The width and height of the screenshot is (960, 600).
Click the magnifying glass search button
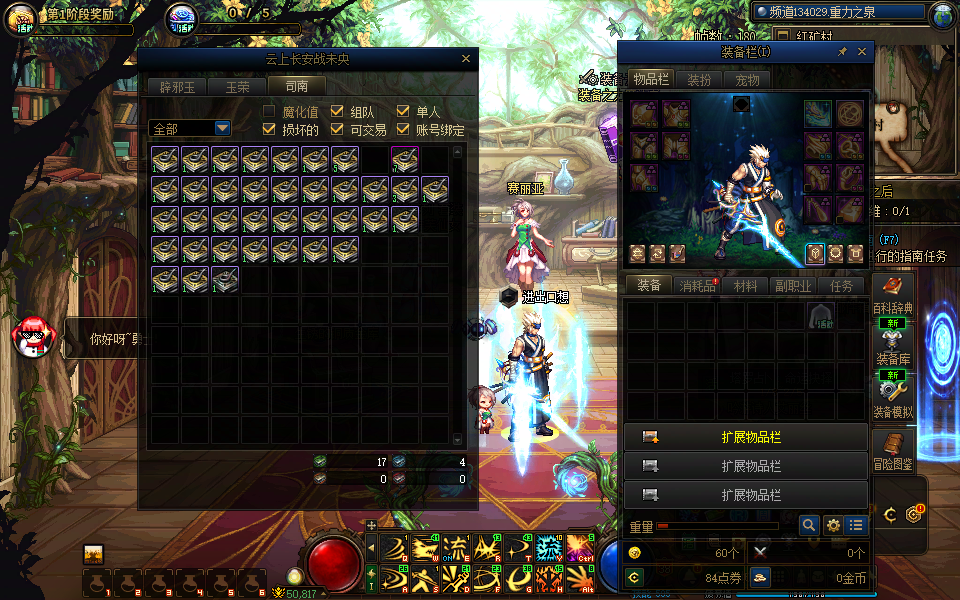coord(809,525)
